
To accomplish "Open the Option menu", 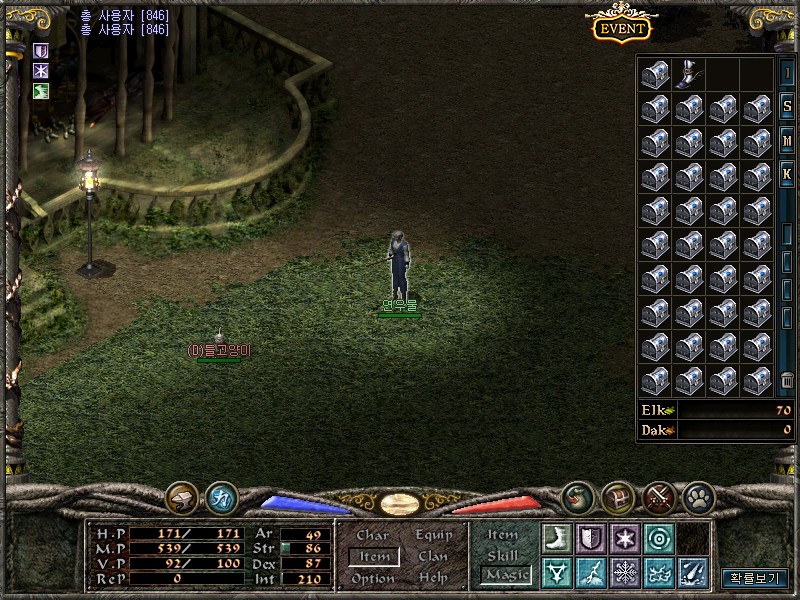I will [x=373, y=578].
